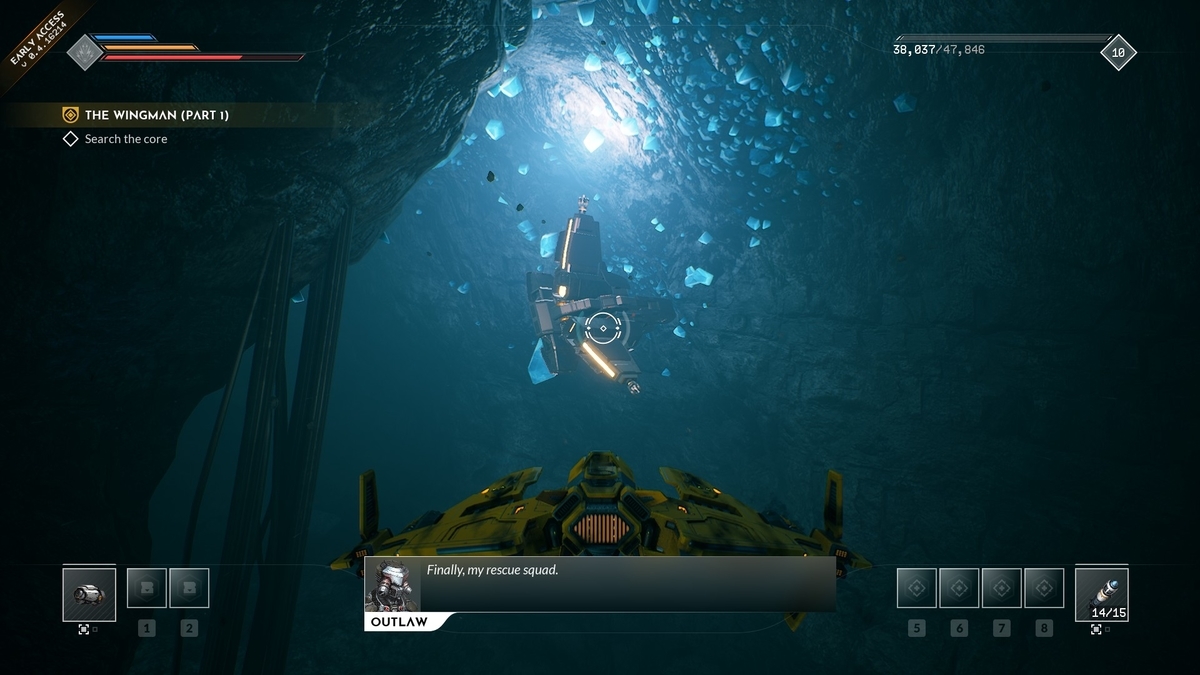
Task: Click the level 10 diamond badge
Action: [x=1118, y=52]
